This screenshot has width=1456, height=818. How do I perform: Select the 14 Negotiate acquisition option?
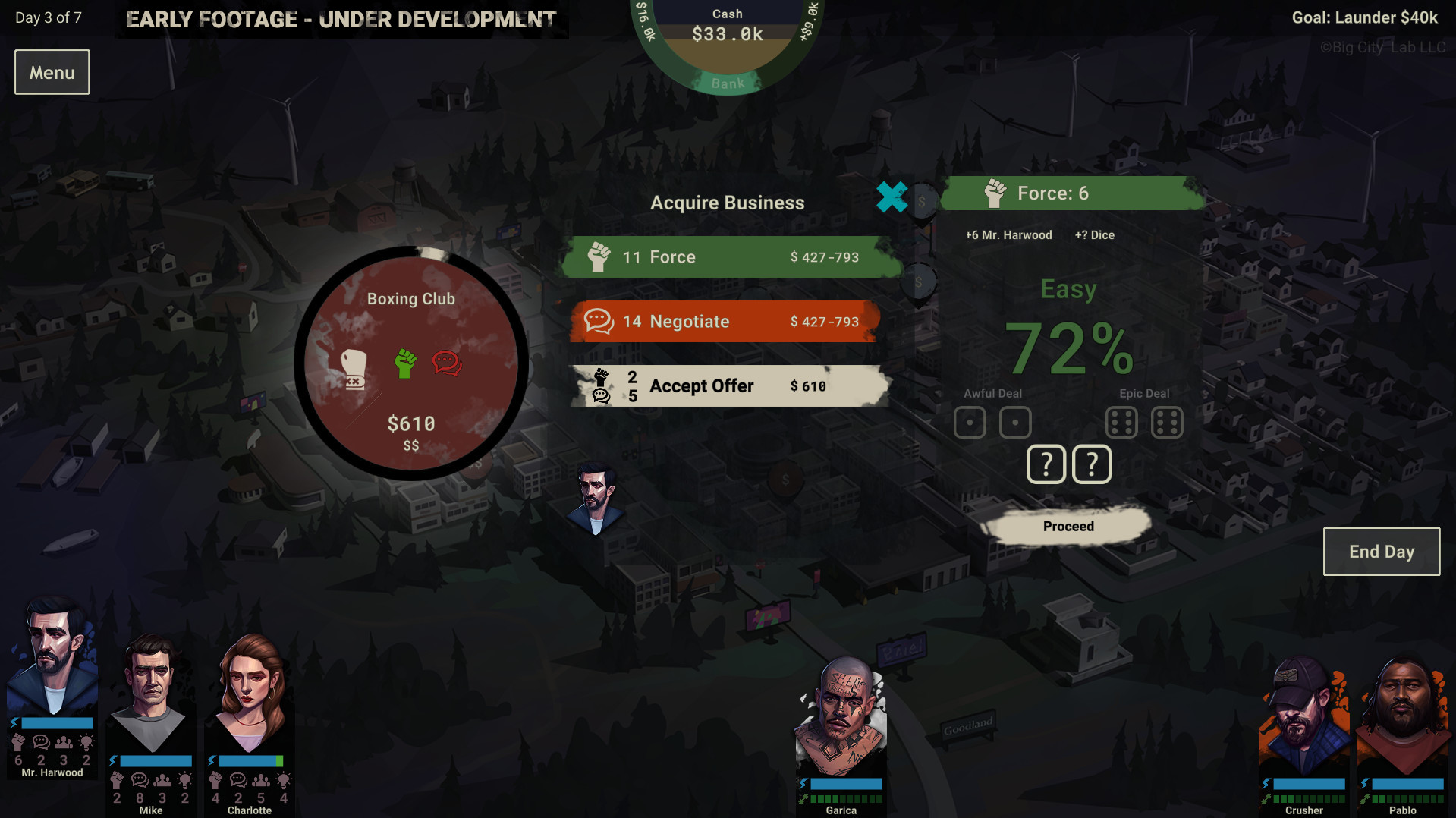point(725,321)
